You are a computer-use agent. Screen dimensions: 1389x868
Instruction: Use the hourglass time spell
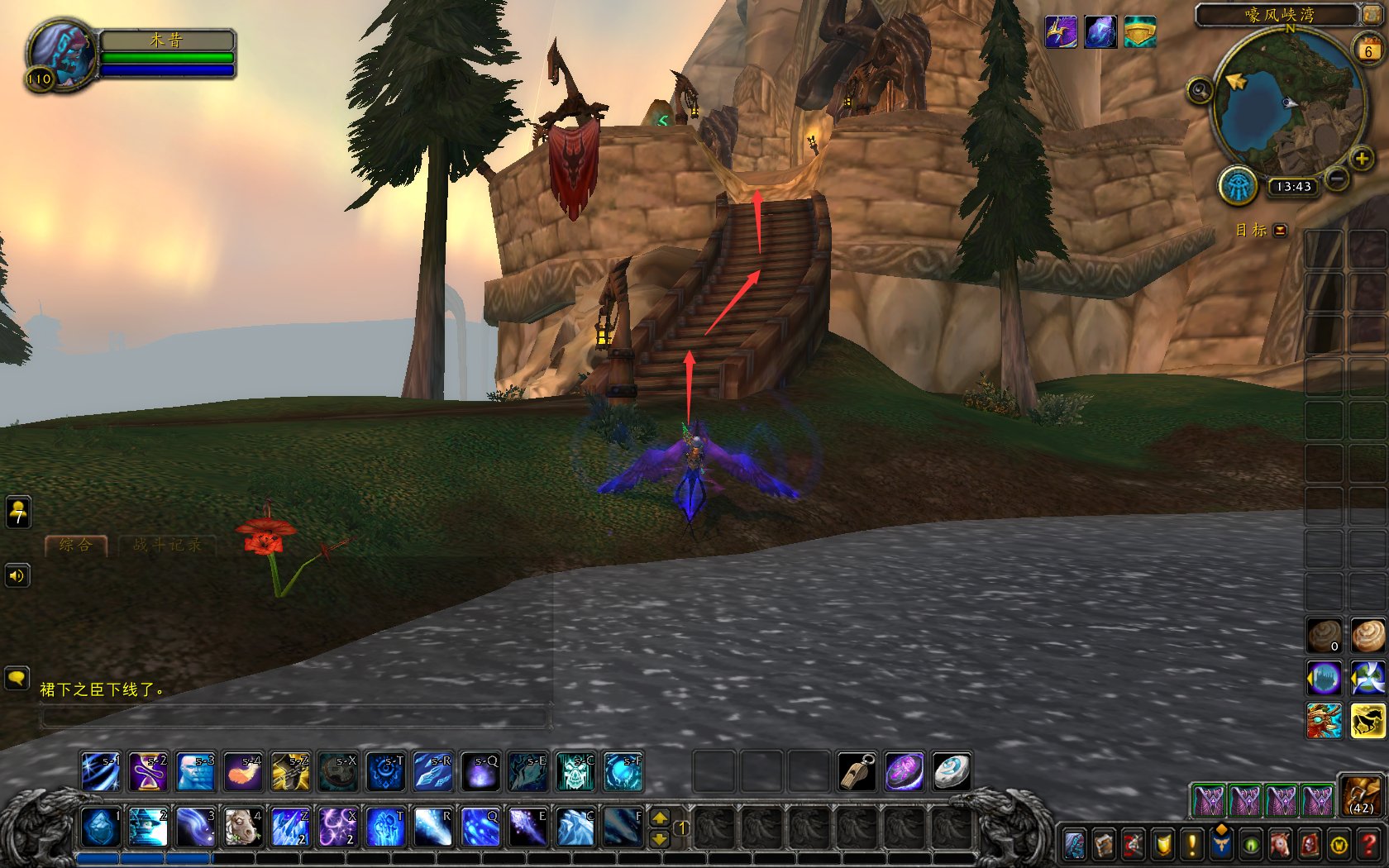pos(149,772)
